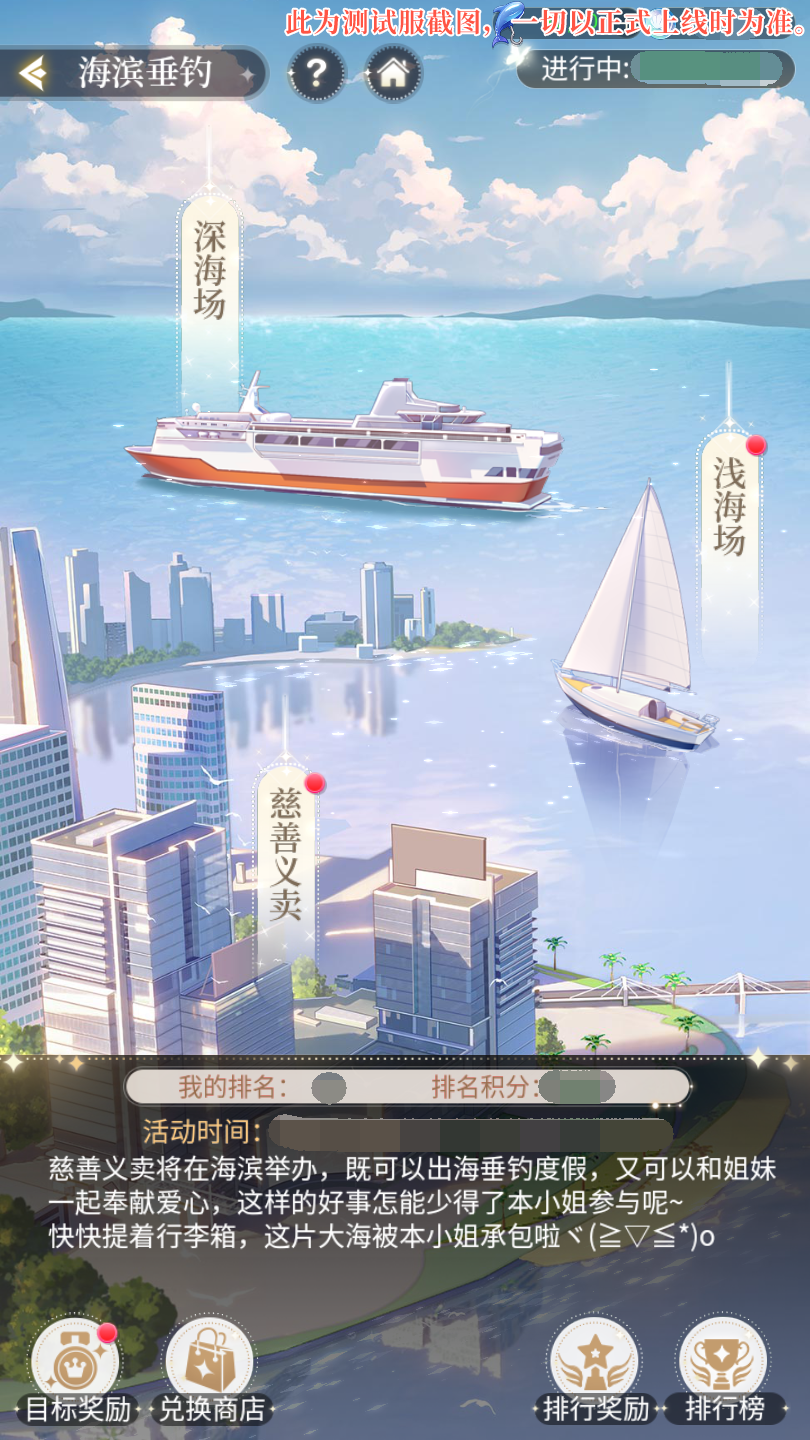Return to home via house icon
Screen dimensions: 810x1440
click(393, 73)
